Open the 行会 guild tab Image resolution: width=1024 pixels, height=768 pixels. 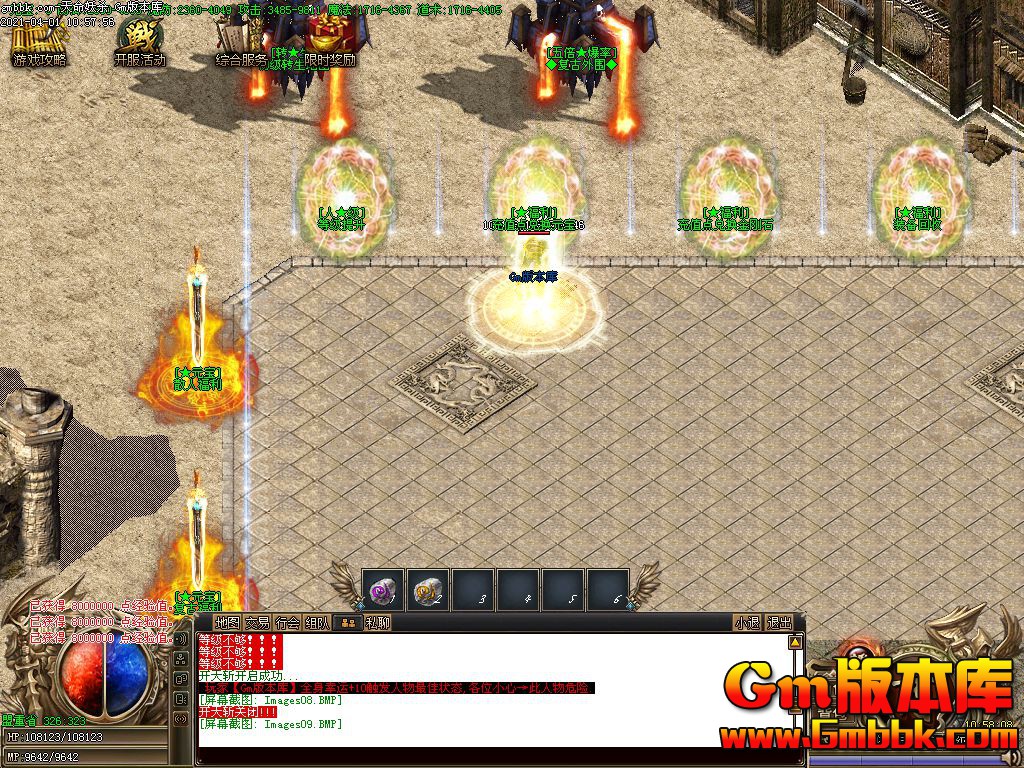(x=287, y=623)
